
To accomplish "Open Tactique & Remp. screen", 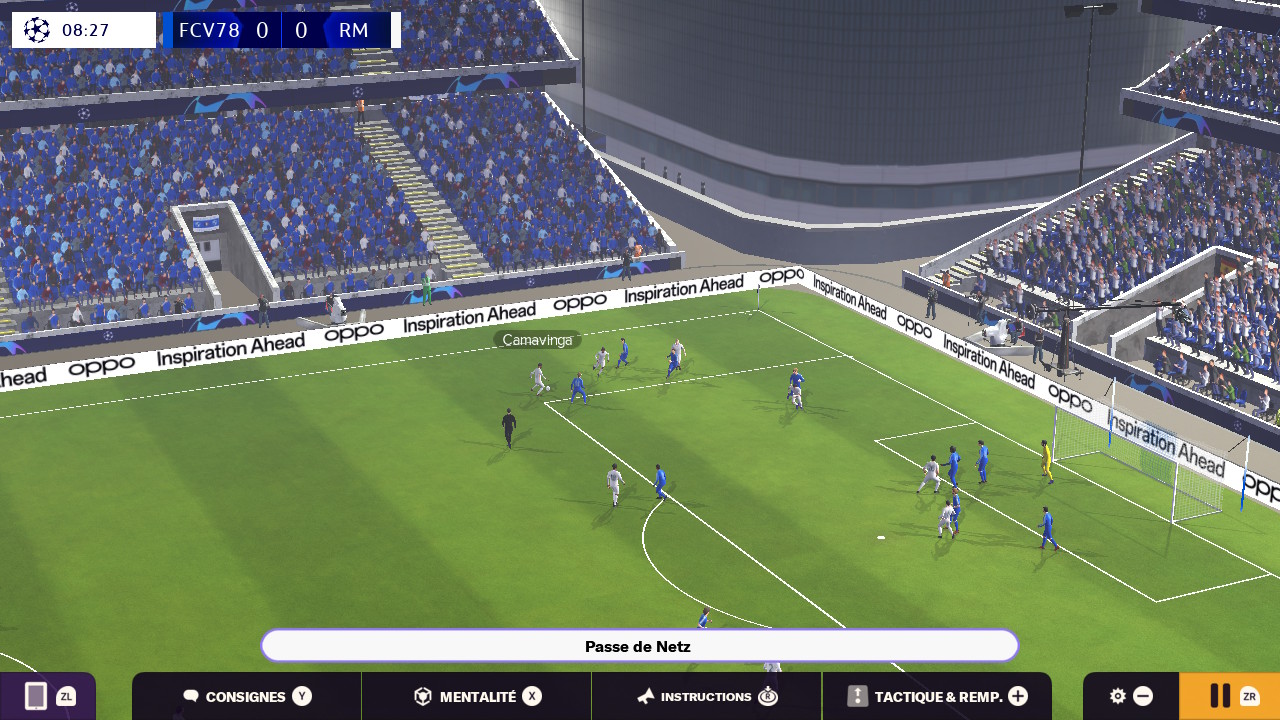I will coord(937,696).
